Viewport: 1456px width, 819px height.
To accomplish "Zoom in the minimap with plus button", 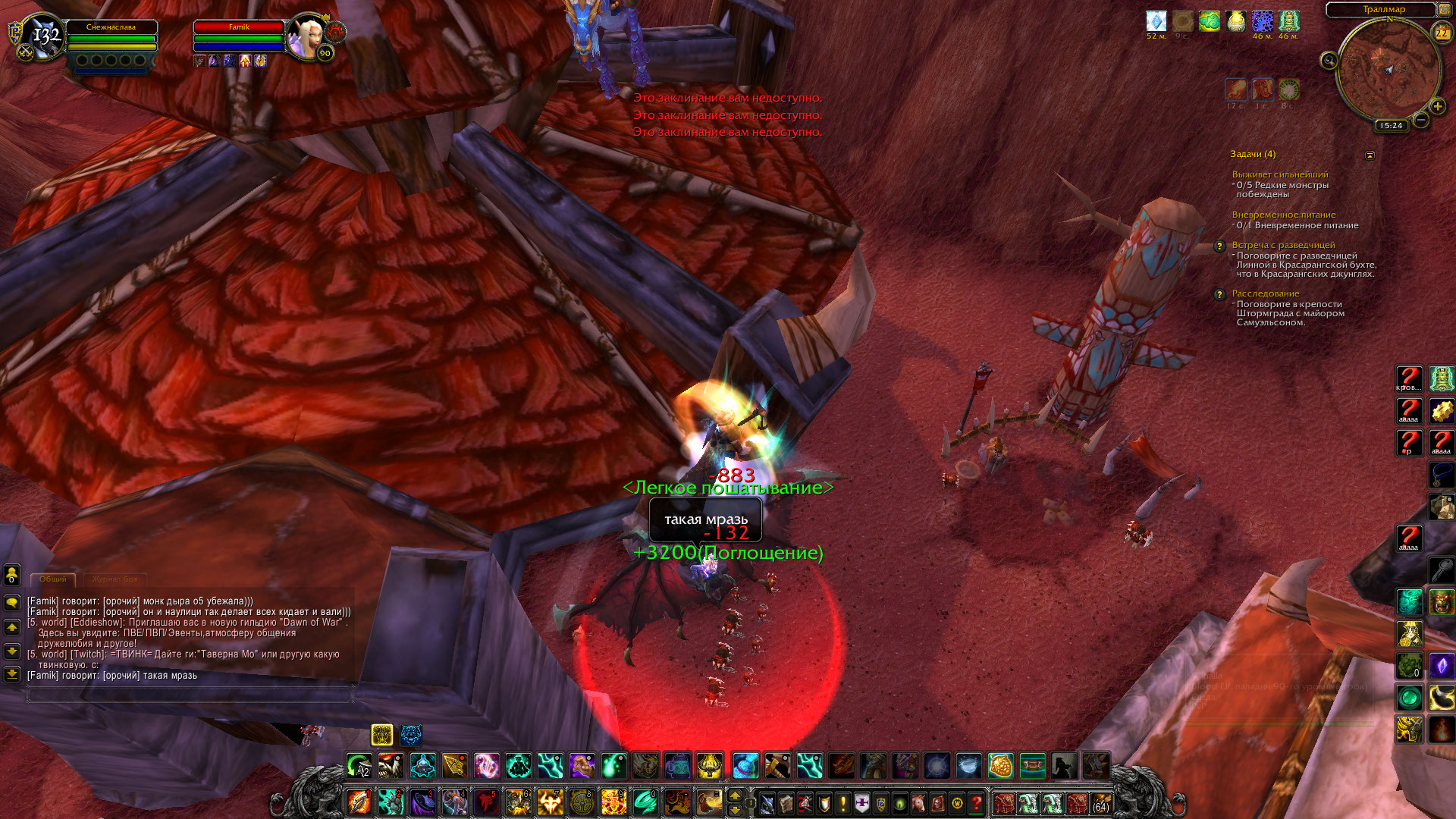I will (1437, 107).
